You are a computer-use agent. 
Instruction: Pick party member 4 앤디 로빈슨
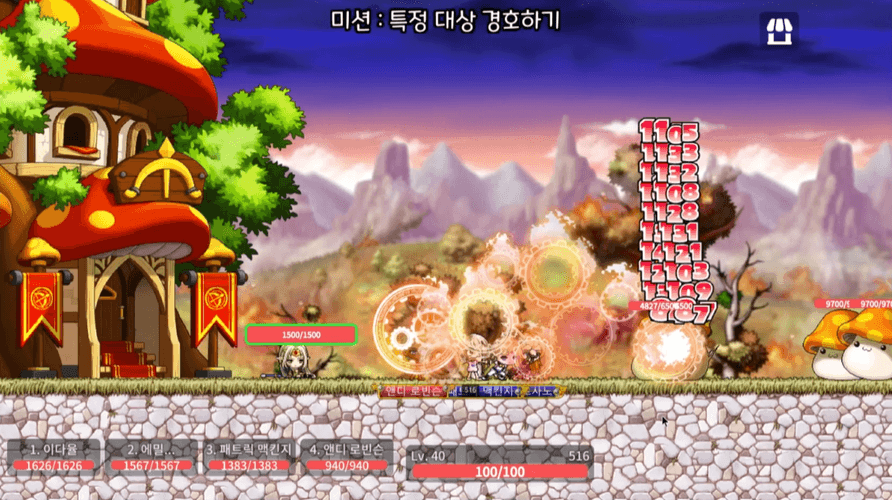pyautogui.click(x=345, y=455)
